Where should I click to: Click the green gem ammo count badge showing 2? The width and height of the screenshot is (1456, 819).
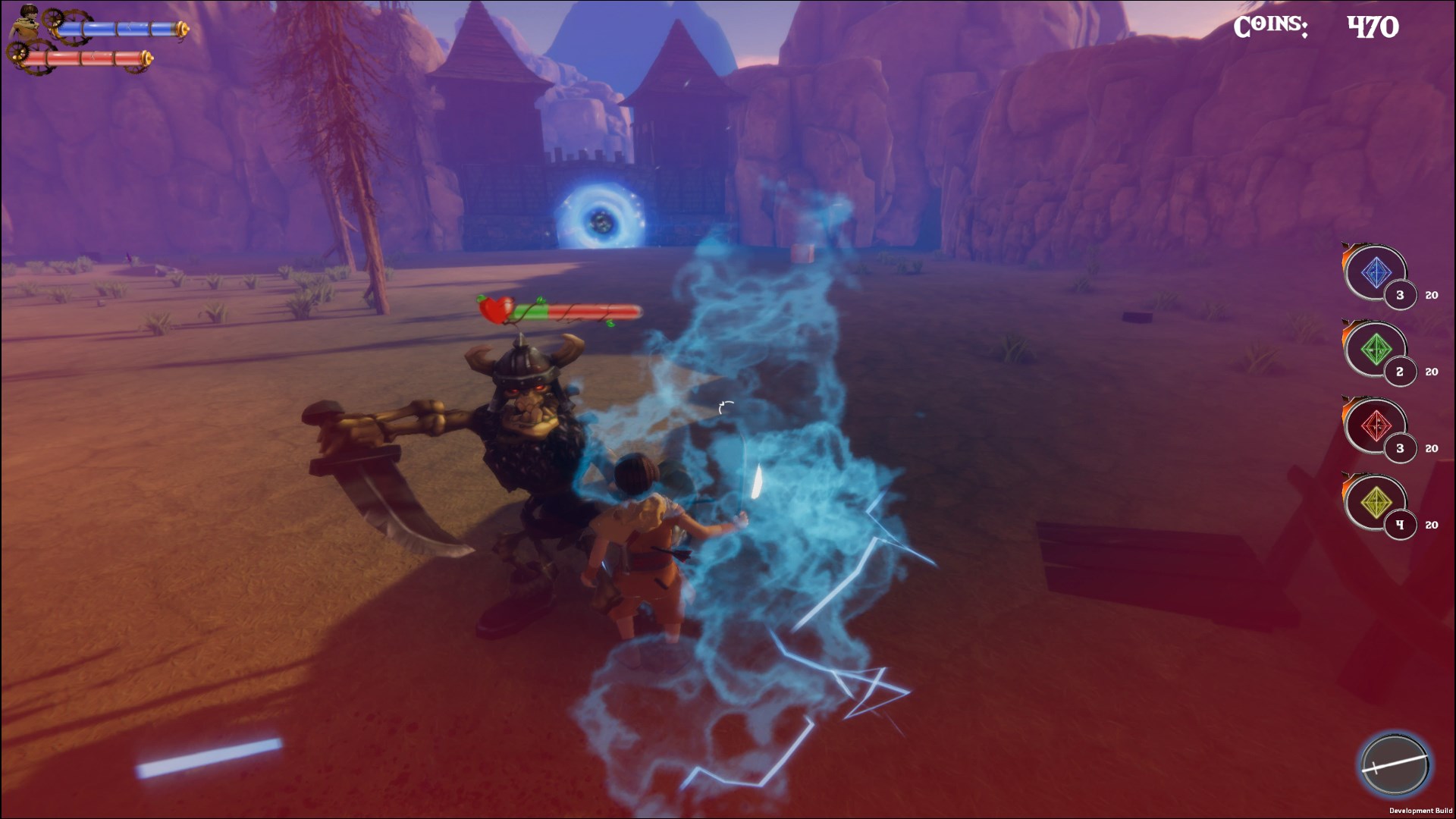1401,372
